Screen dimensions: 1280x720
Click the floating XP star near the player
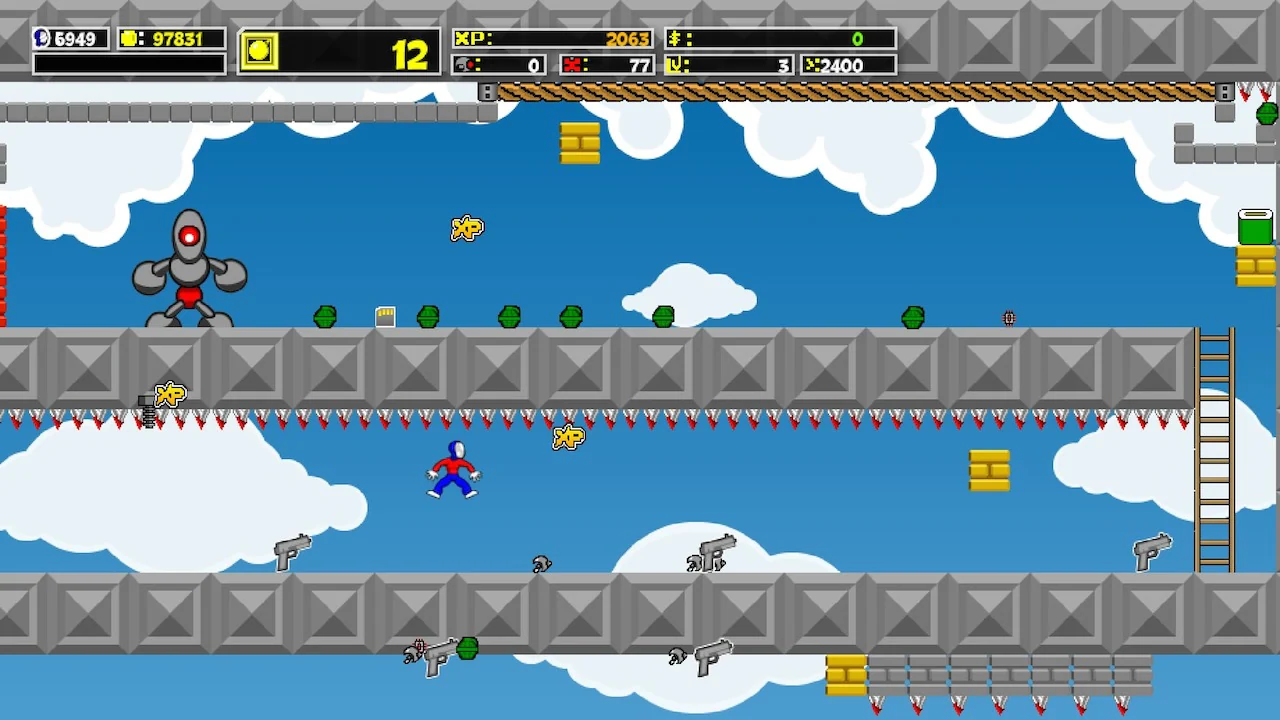point(568,437)
